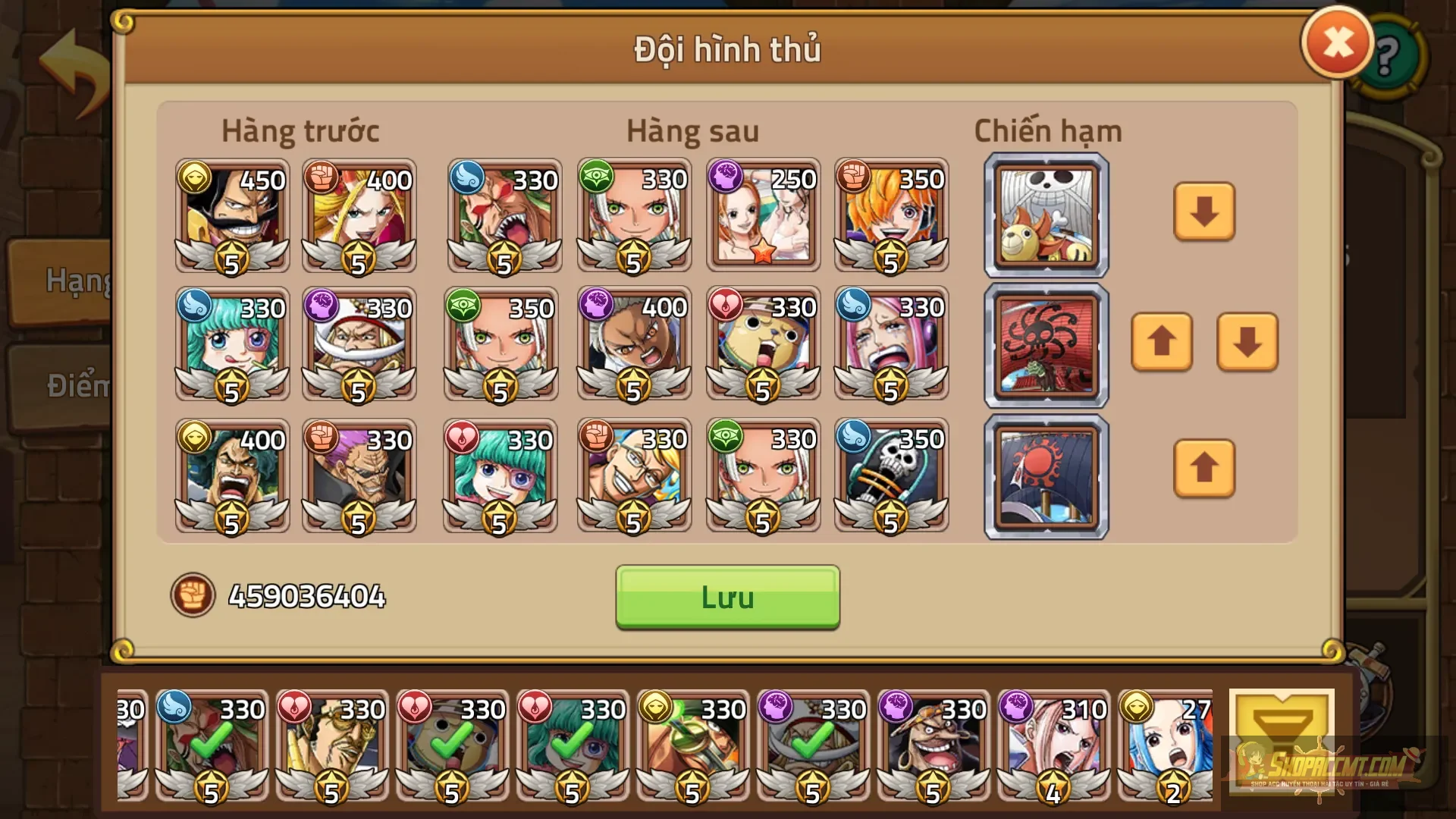
Task: Select the Gol D. Roger portrait with 450 power
Action: [x=231, y=218]
